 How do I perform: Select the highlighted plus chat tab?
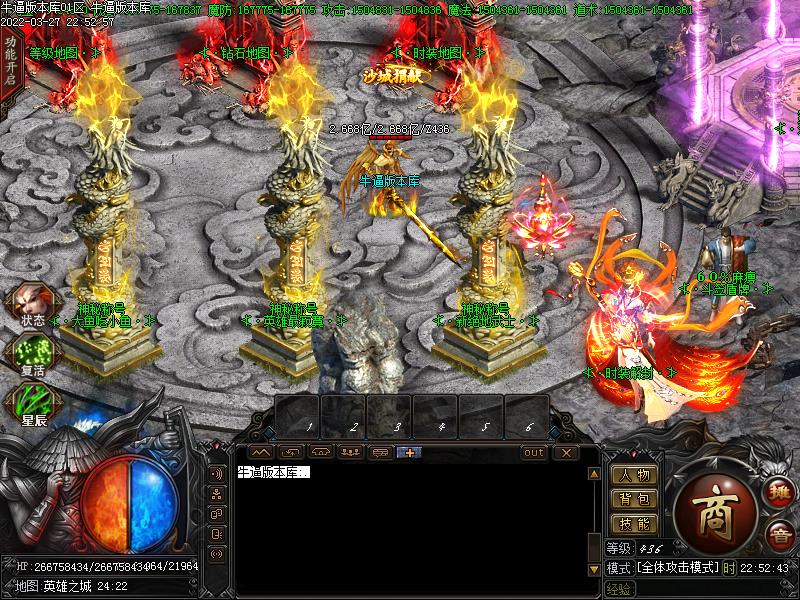(x=410, y=452)
